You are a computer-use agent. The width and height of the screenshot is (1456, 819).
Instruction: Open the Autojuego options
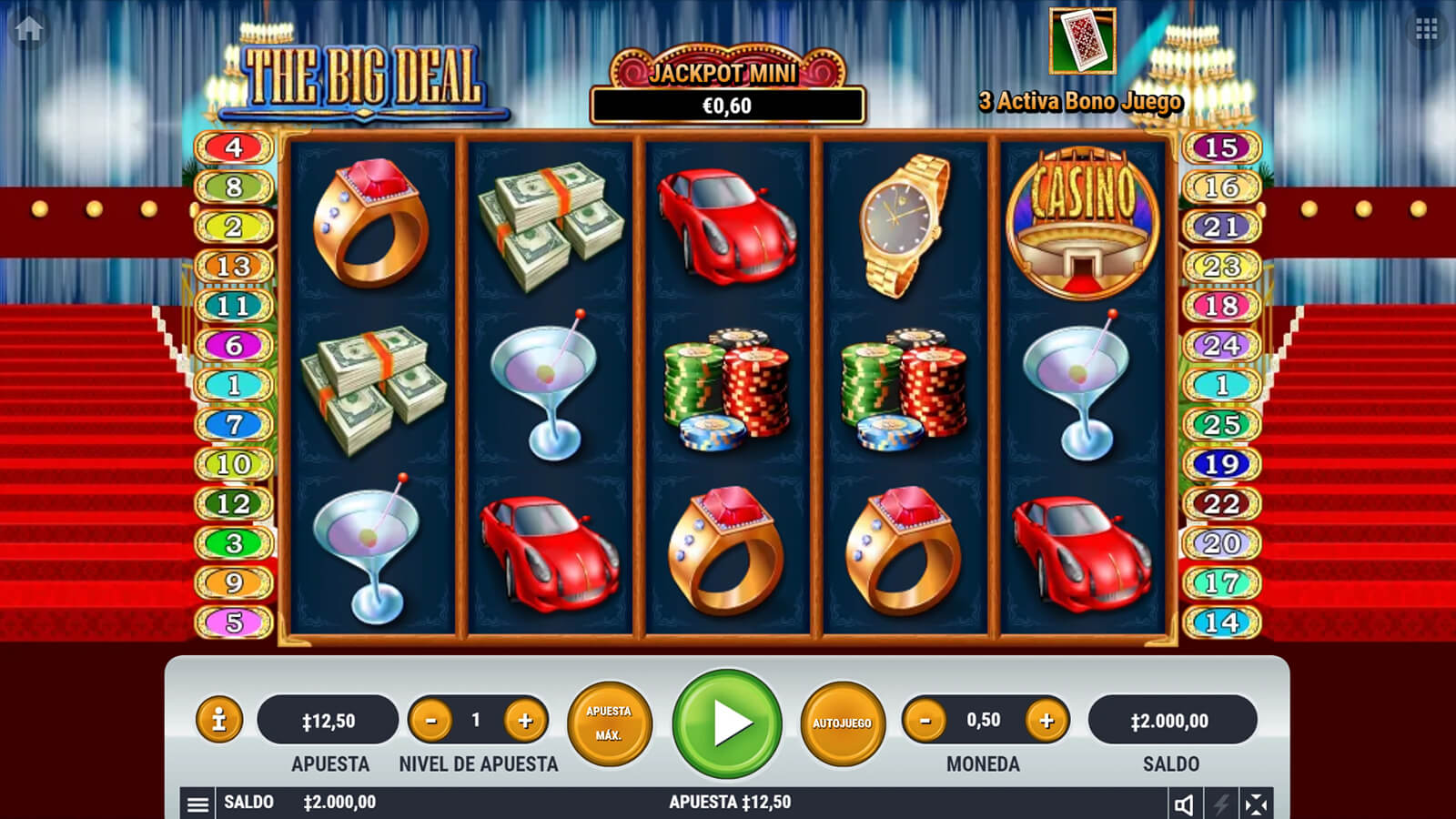point(842,723)
